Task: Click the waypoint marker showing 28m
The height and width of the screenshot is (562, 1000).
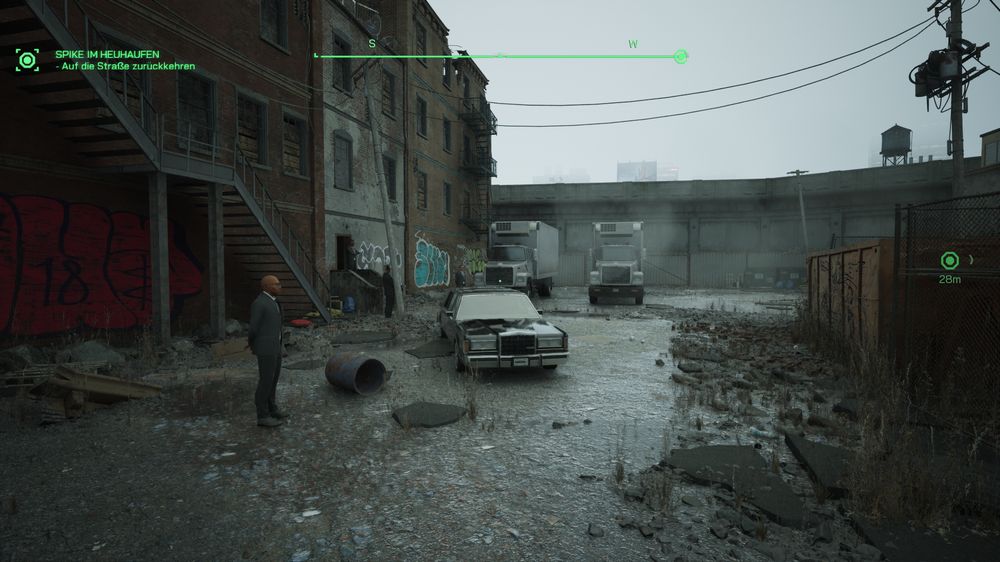Action: [949, 261]
